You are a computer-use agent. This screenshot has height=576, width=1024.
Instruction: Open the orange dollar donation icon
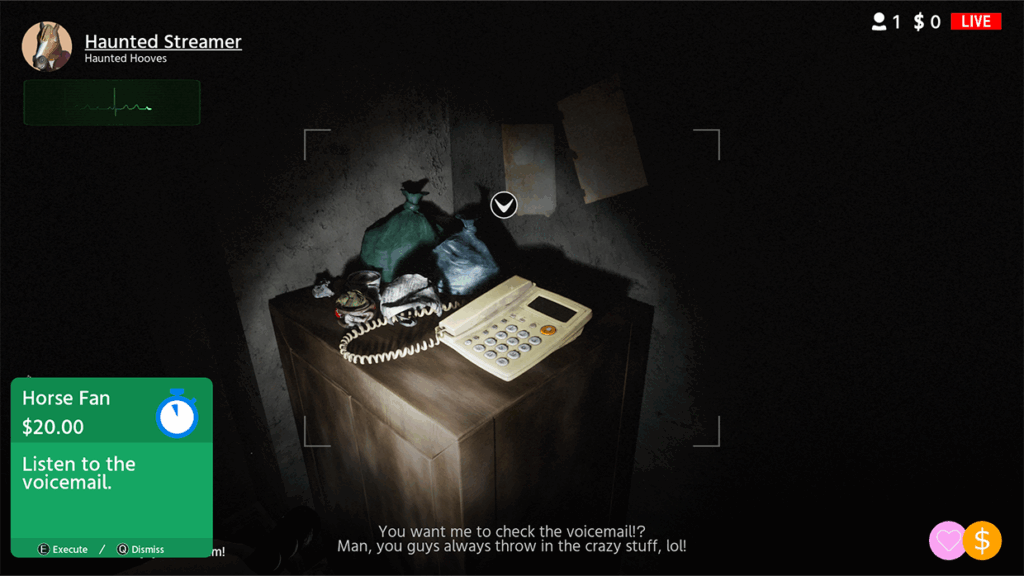[982, 541]
